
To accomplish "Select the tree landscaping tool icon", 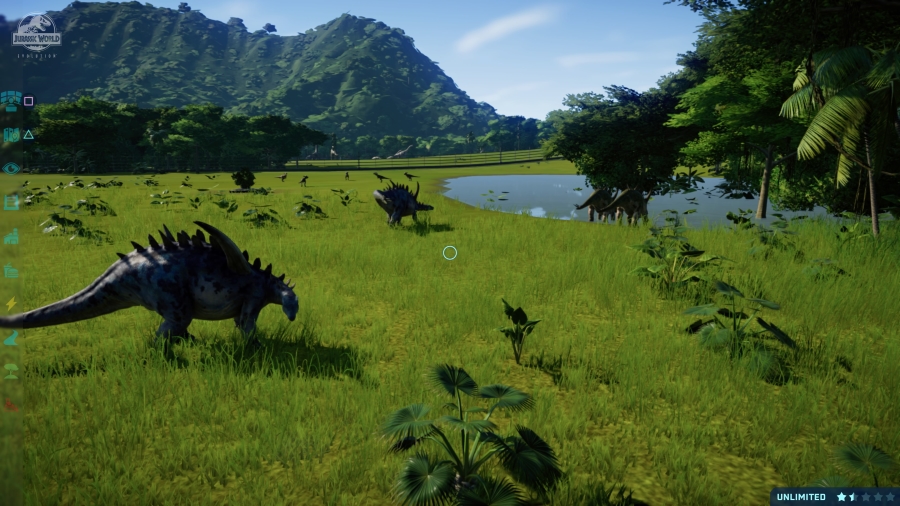I will [x=11, y=371].
